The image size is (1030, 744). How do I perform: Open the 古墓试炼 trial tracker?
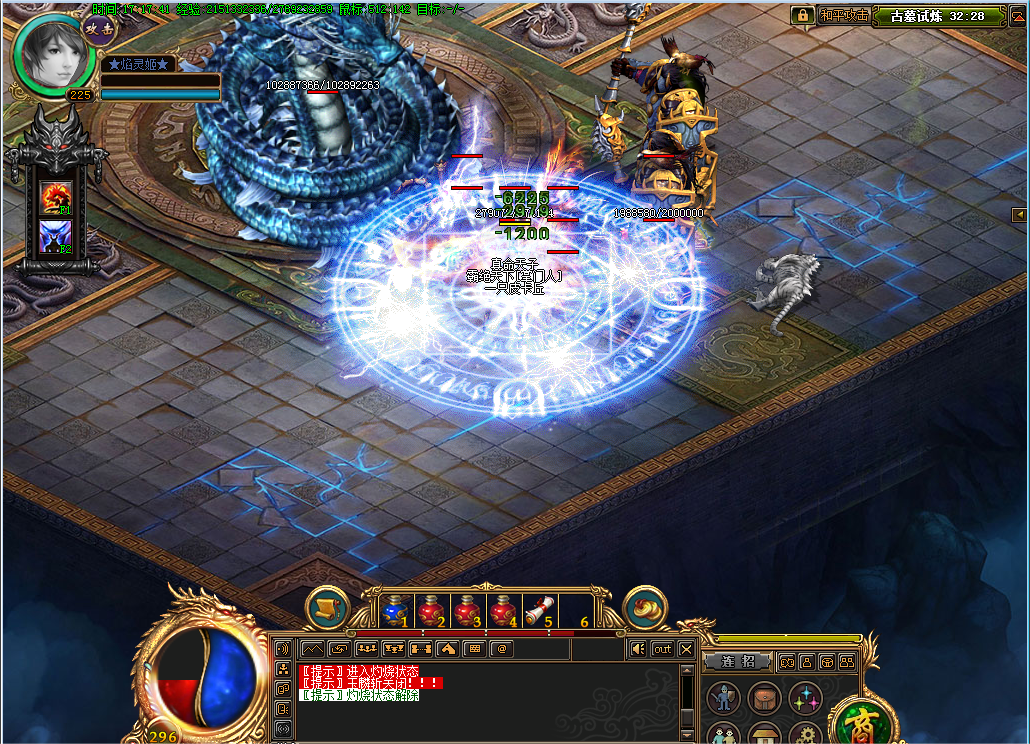pos(937,16)
